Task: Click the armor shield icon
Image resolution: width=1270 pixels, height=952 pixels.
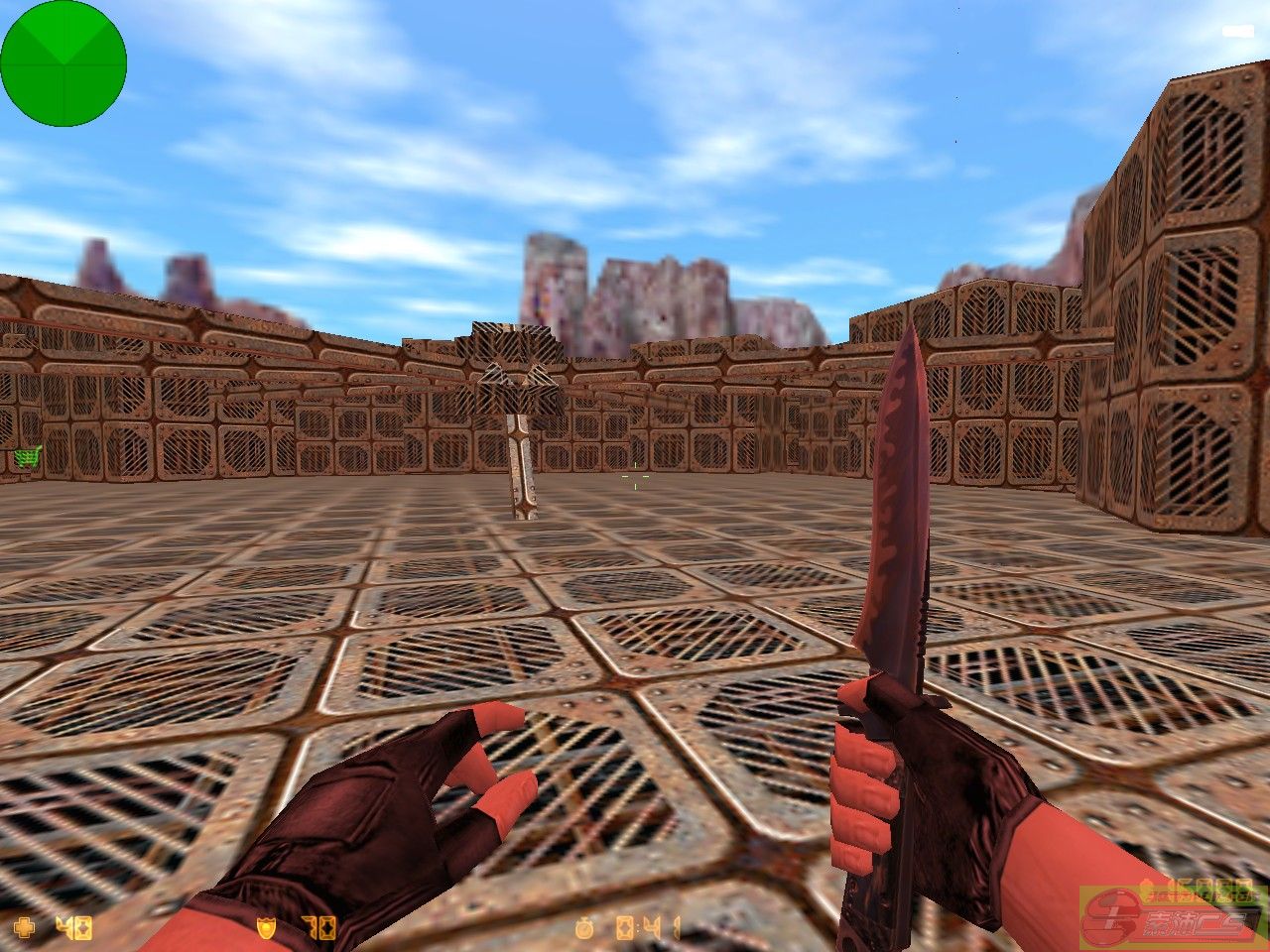Action: coord(266,928)
